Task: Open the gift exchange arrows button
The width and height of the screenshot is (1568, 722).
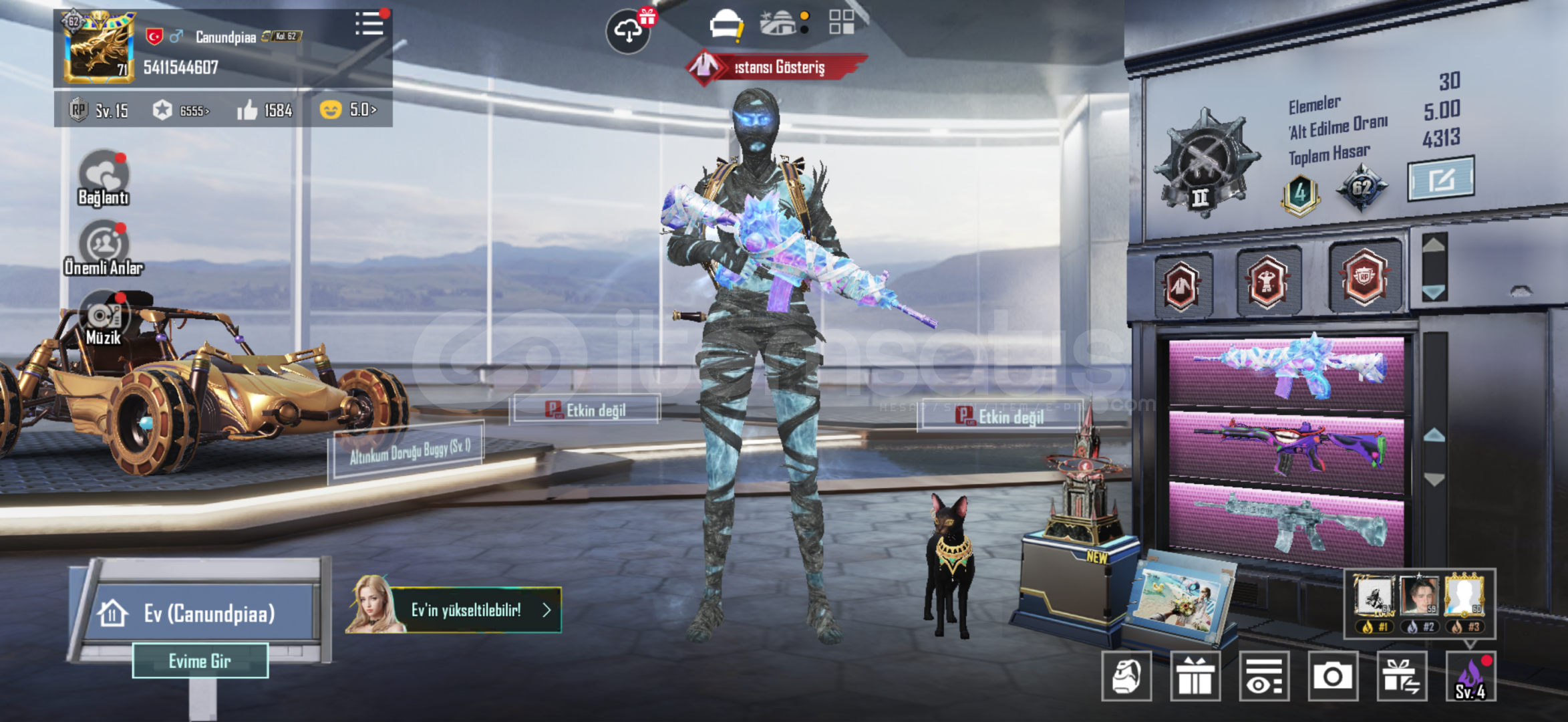Action: [1402, 677]
